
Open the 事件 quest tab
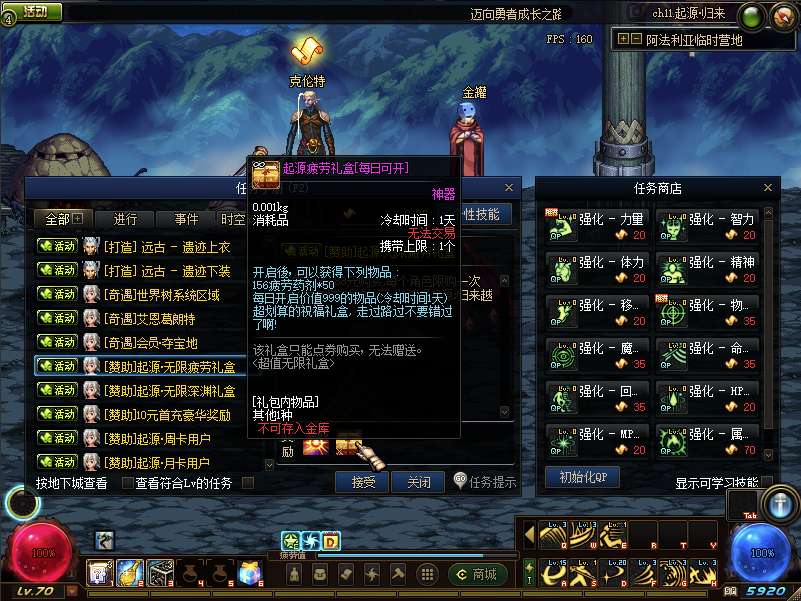[186, 219]
